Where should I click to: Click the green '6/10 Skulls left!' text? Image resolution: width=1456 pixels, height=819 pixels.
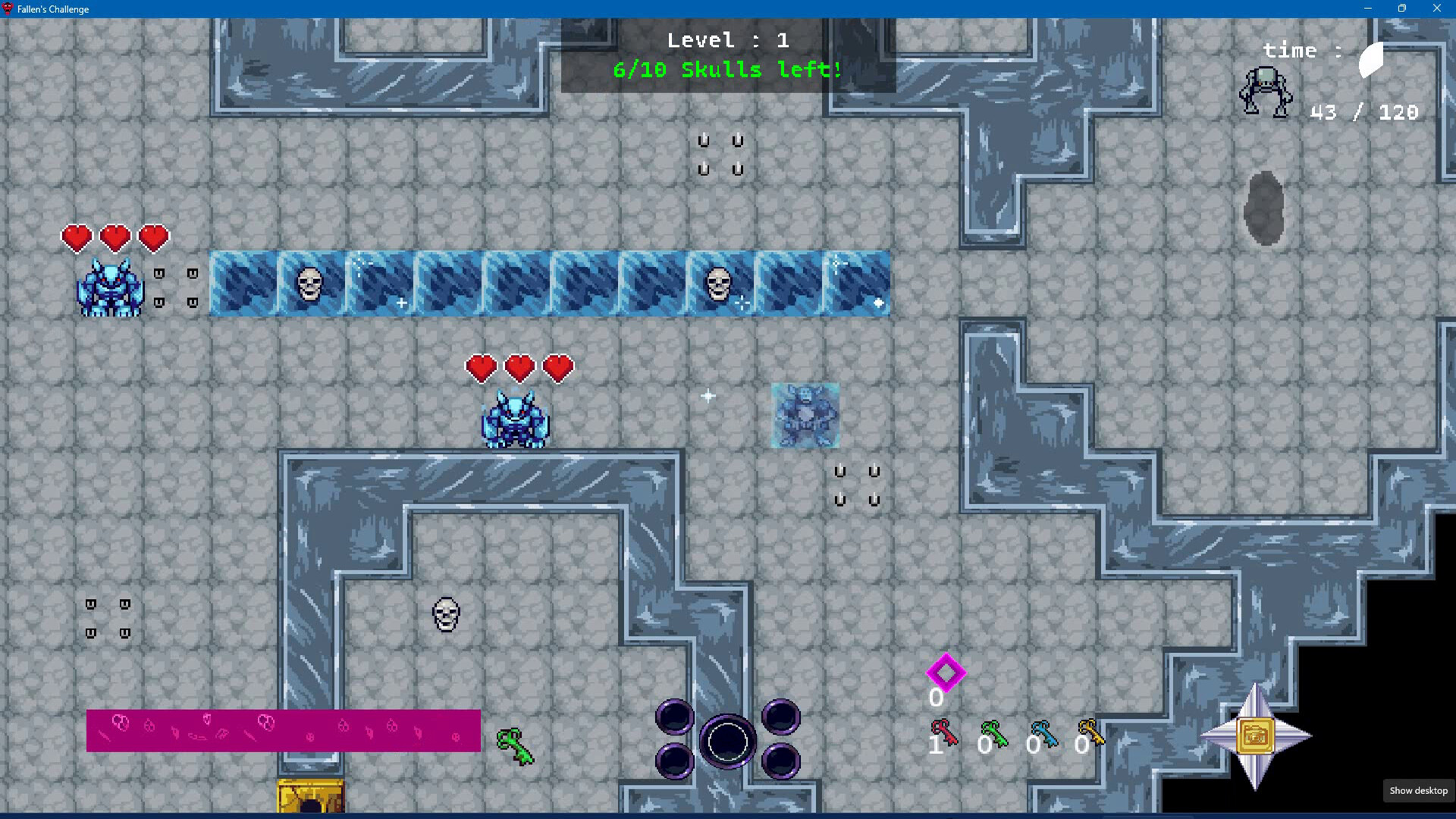coord(726,70)
